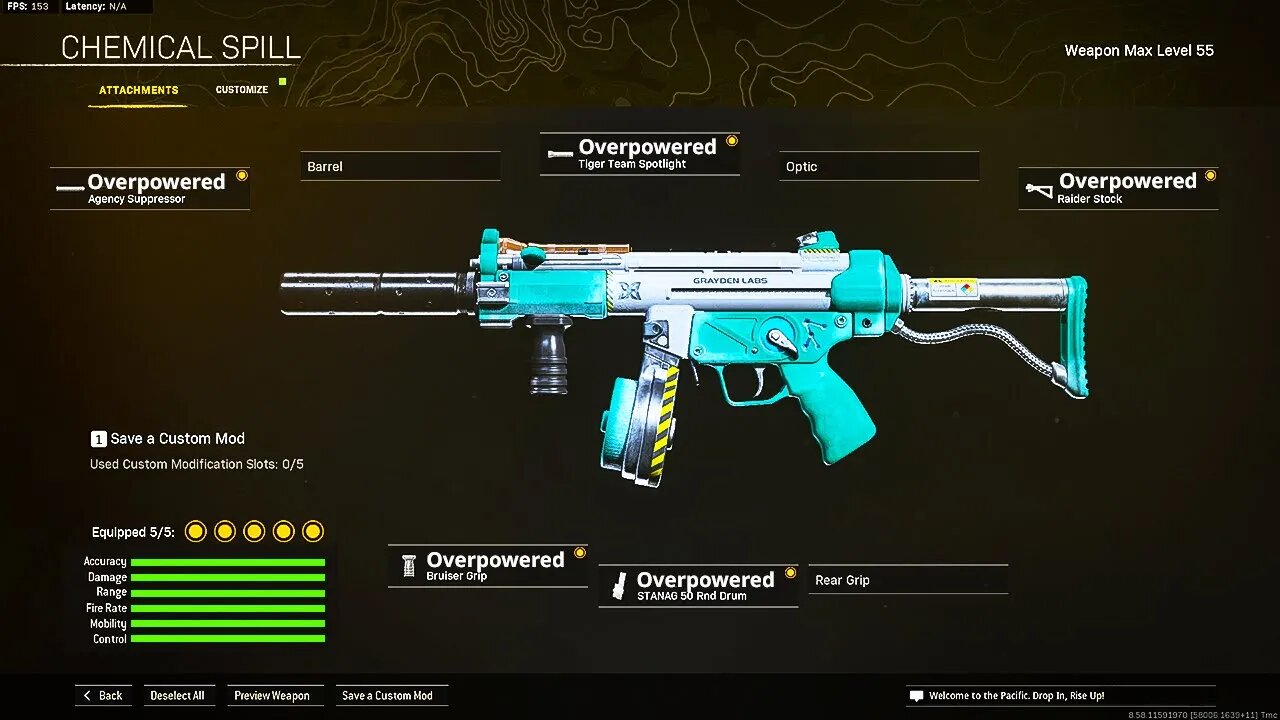This screenshot has width=1280, height=720.
Task: Select the Attachments tab
Action: (138, 89)
